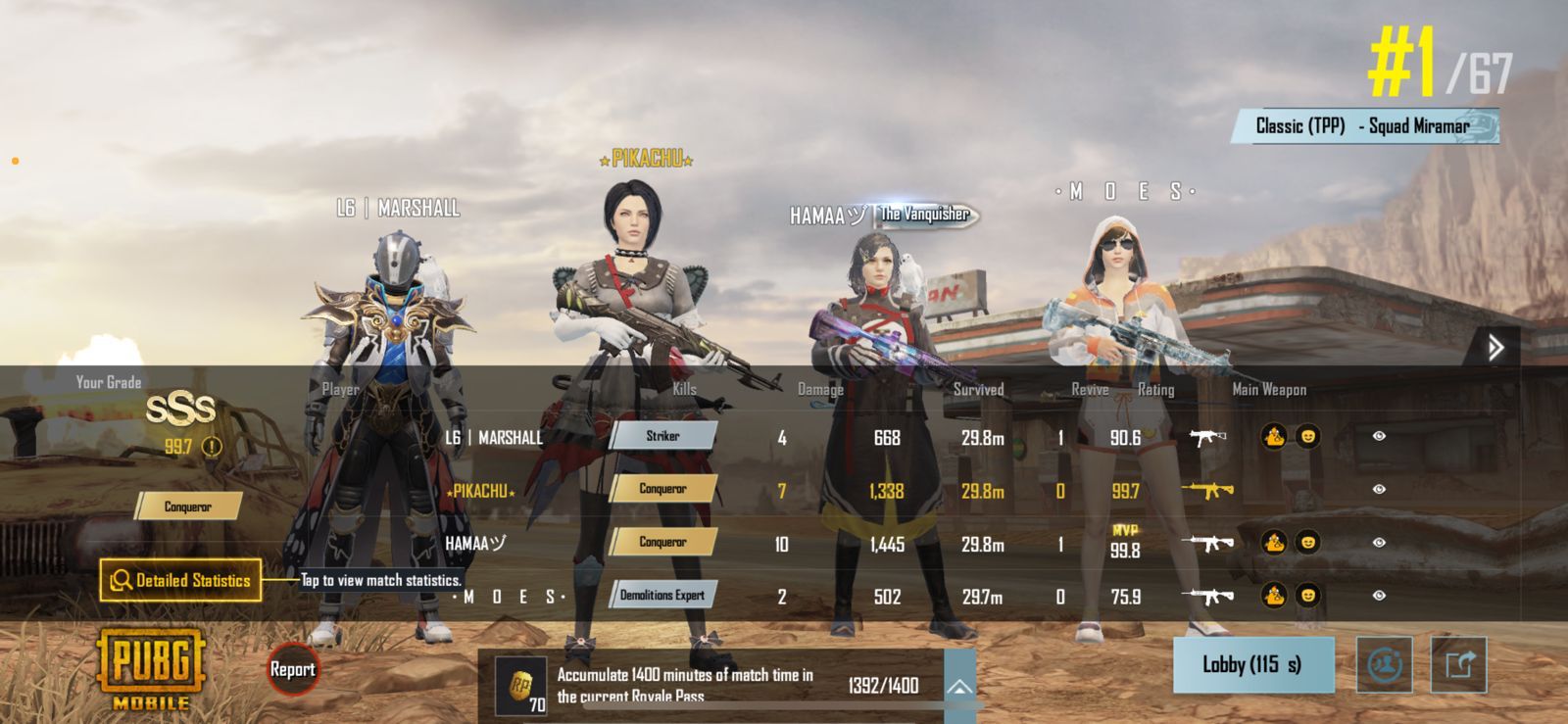Expand the Royale Pass mission panel arrow
1568x724 pixels.
tap(959, 687)
